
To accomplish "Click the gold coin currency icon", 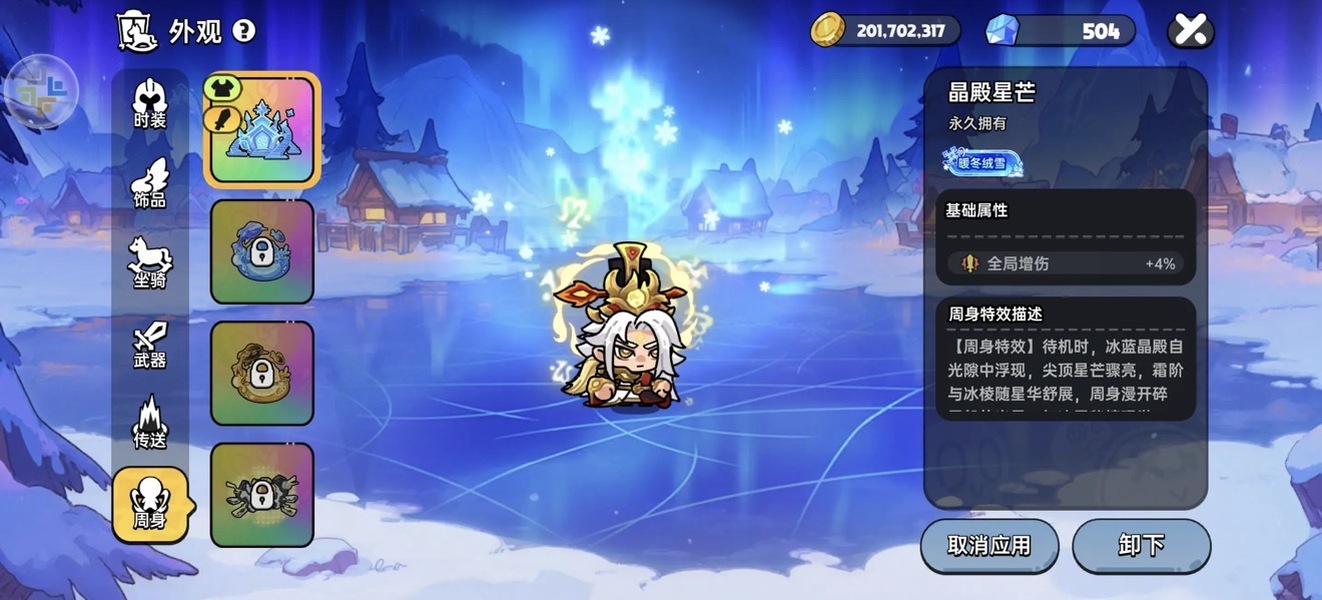I will tap(828, 30).
